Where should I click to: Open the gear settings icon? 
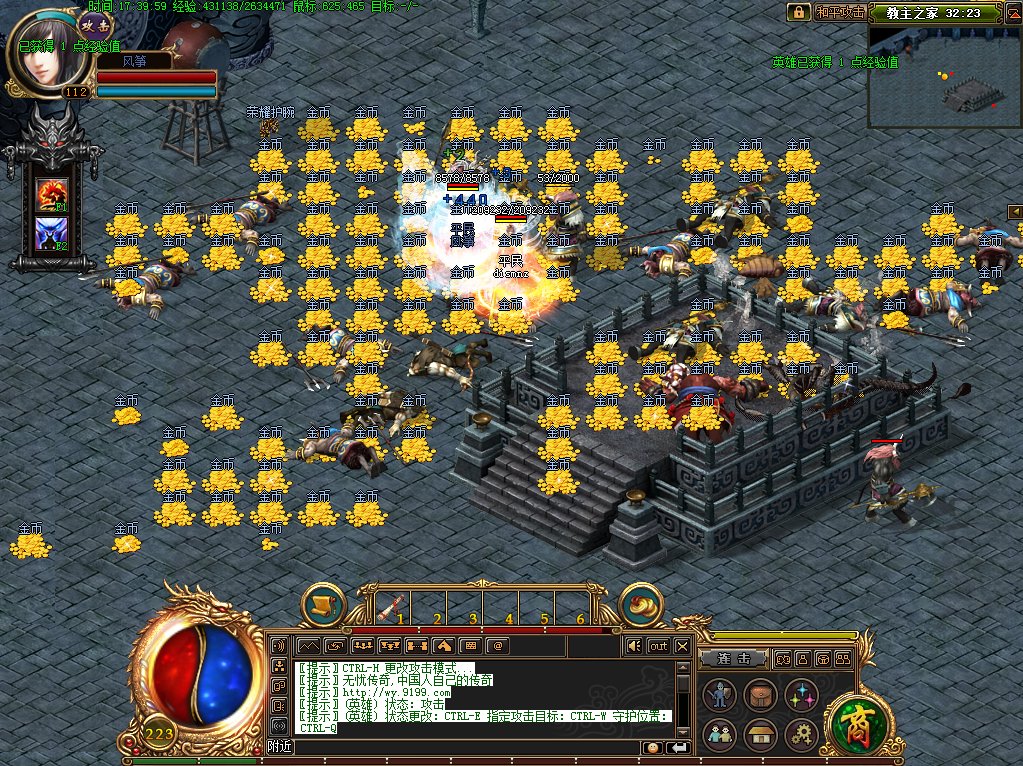[x=801, y=735]
